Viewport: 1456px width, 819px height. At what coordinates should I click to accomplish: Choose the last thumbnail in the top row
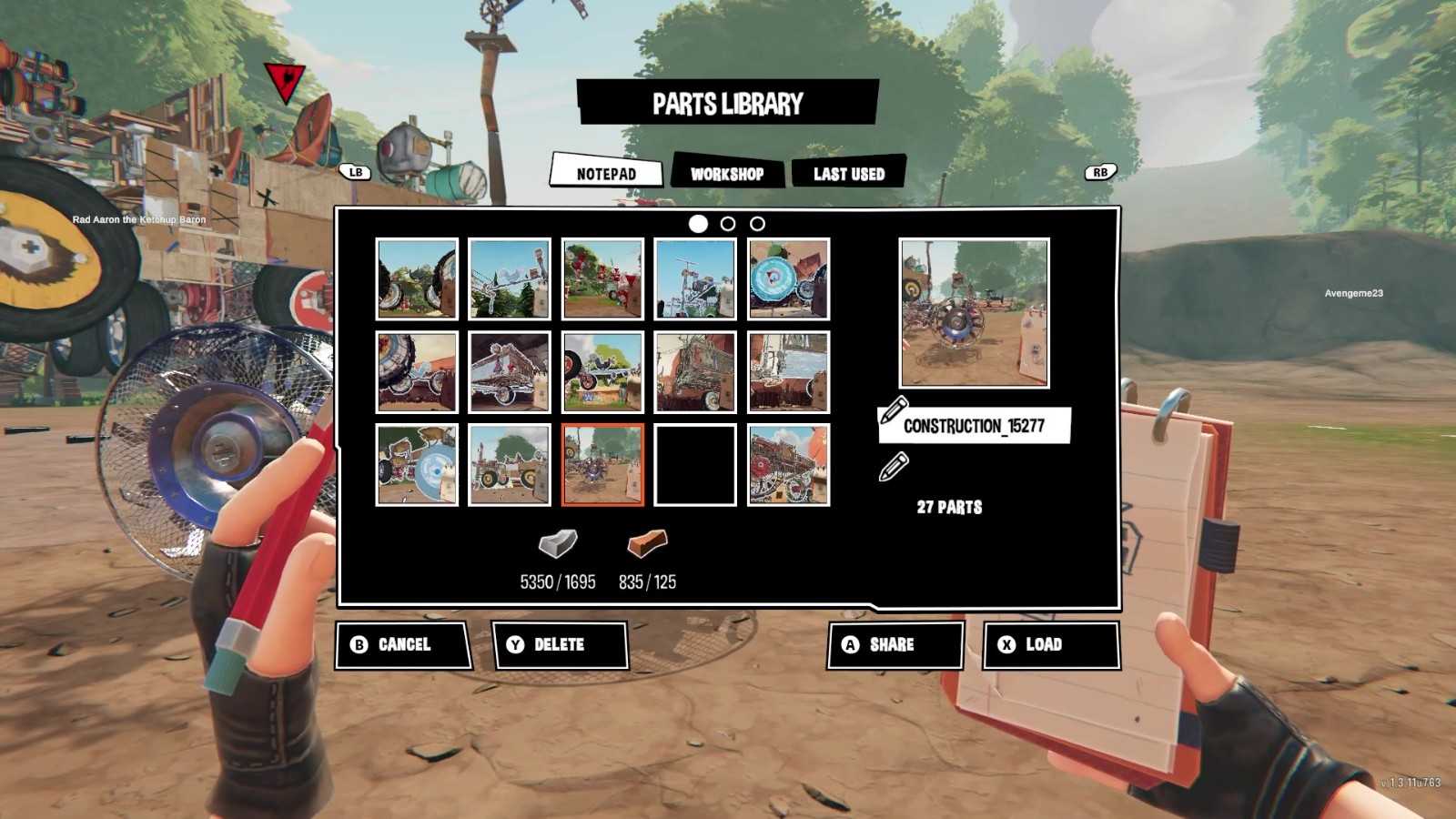(x=788, y=278)
